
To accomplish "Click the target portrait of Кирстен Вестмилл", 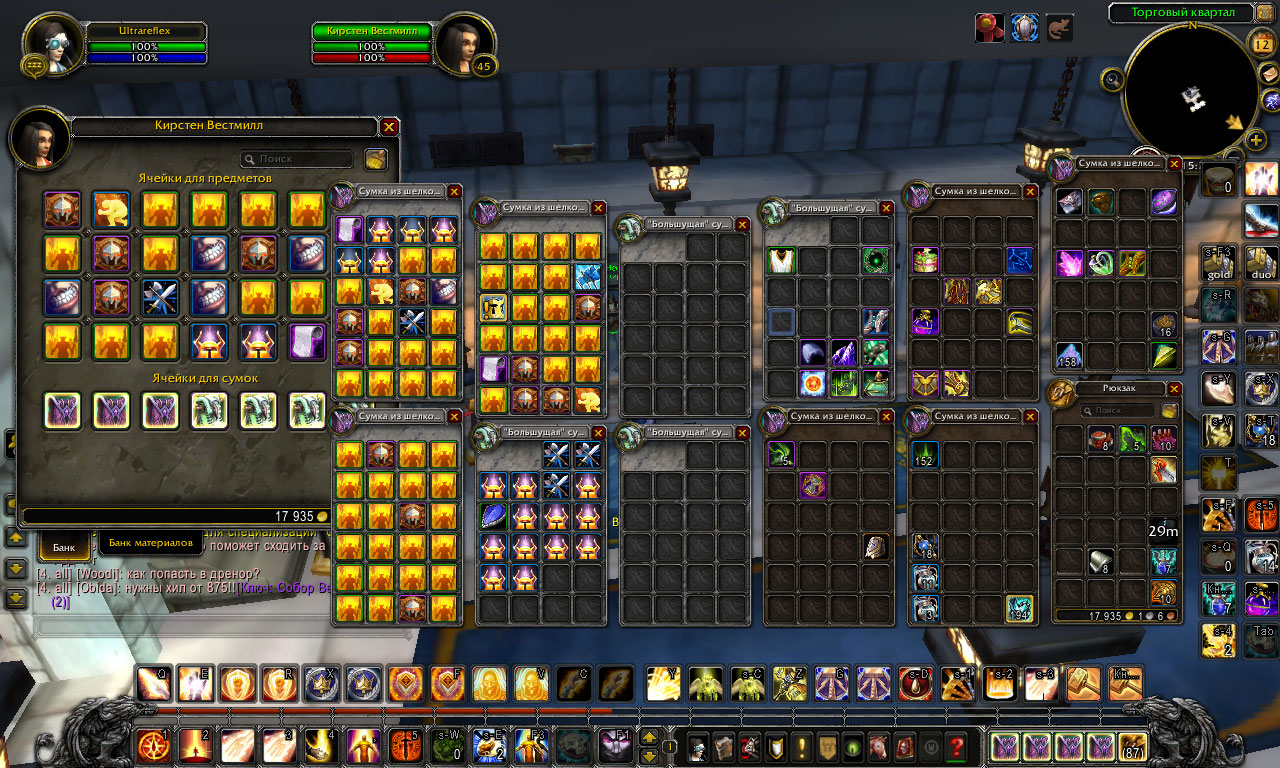I will [x=463, y=45].
